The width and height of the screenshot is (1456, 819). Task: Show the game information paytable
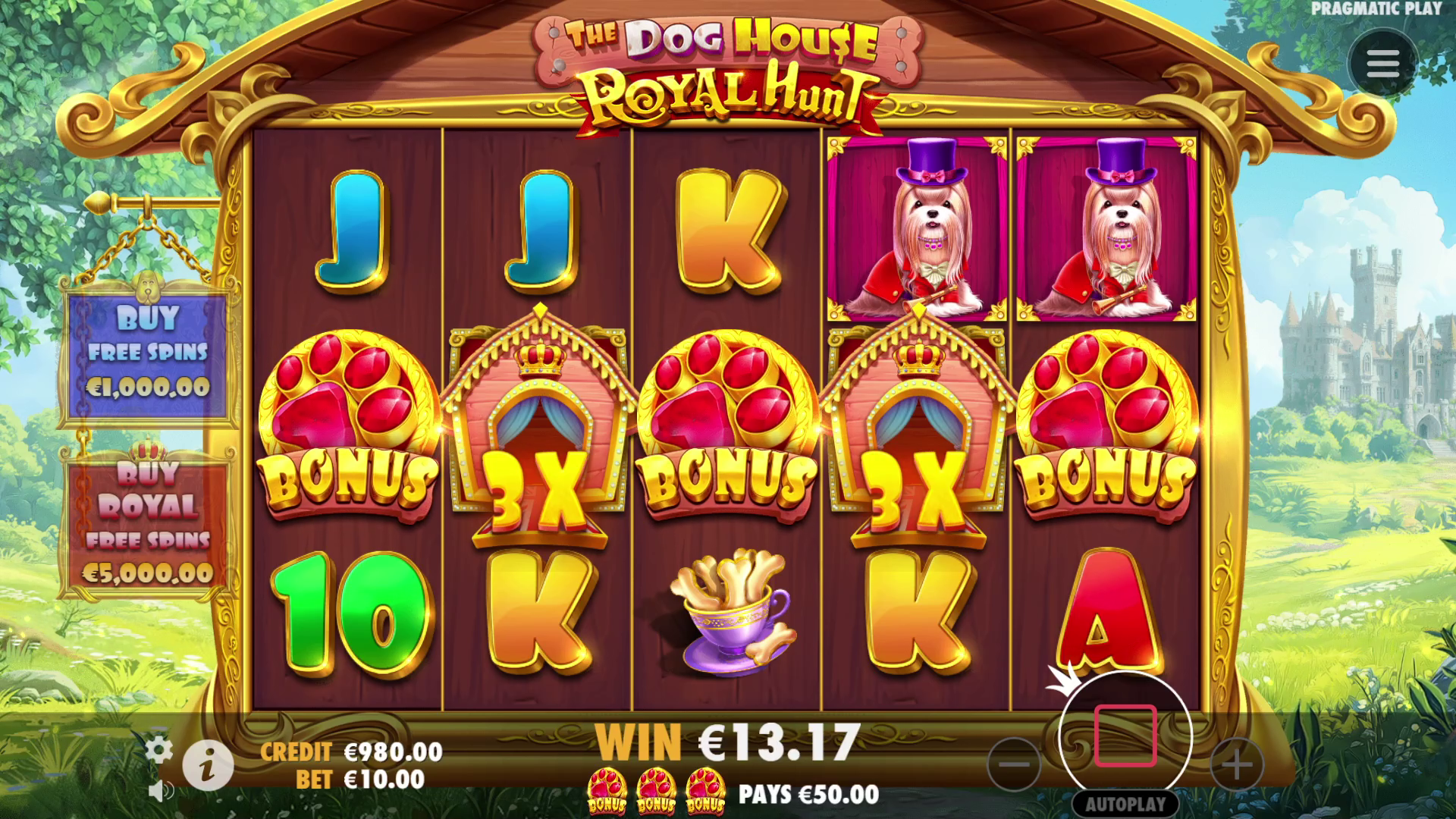(208, 765)
